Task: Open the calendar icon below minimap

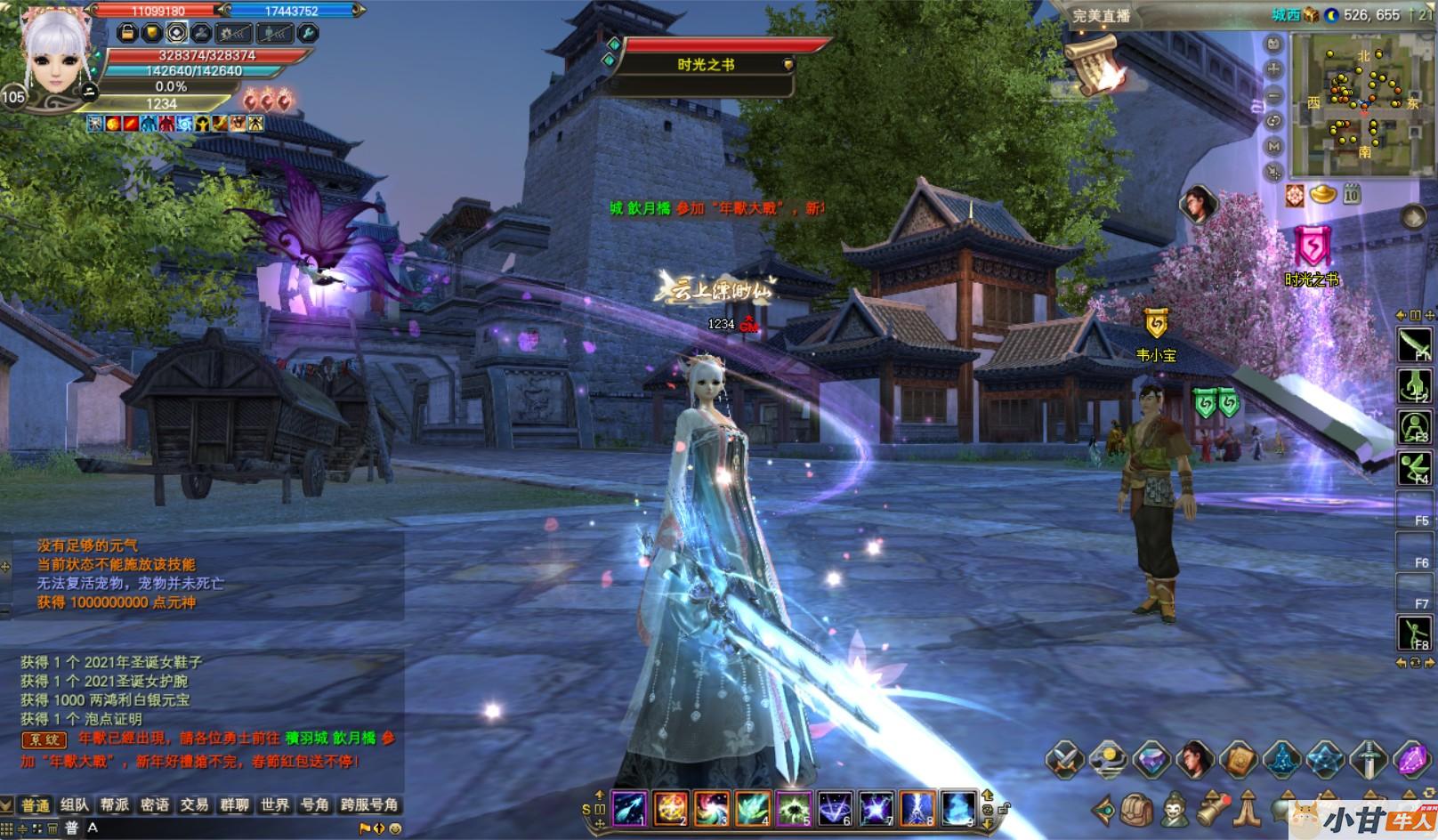Action: coord(1352,193)
